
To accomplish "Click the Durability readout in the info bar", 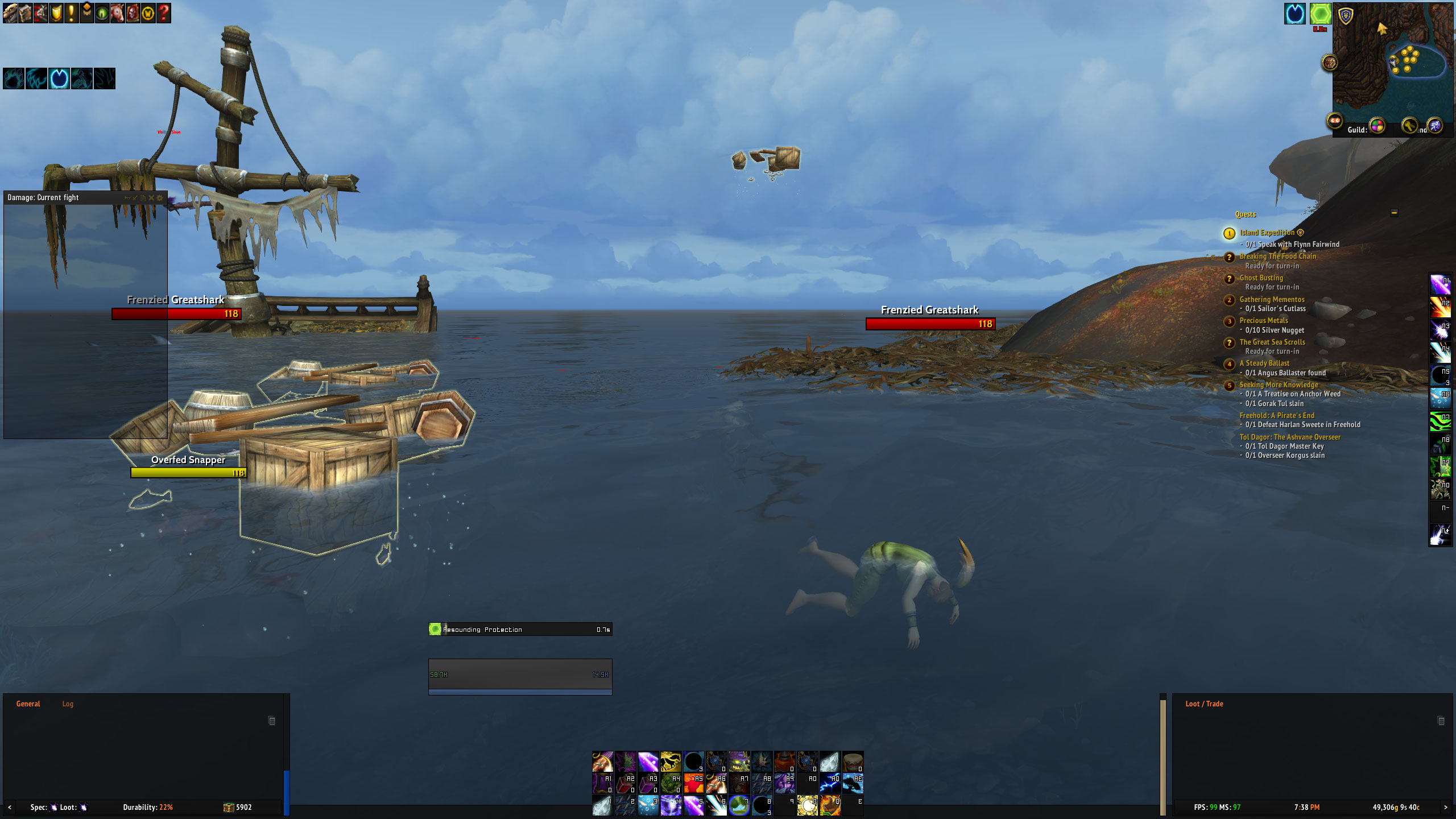I will coord(148,807).
